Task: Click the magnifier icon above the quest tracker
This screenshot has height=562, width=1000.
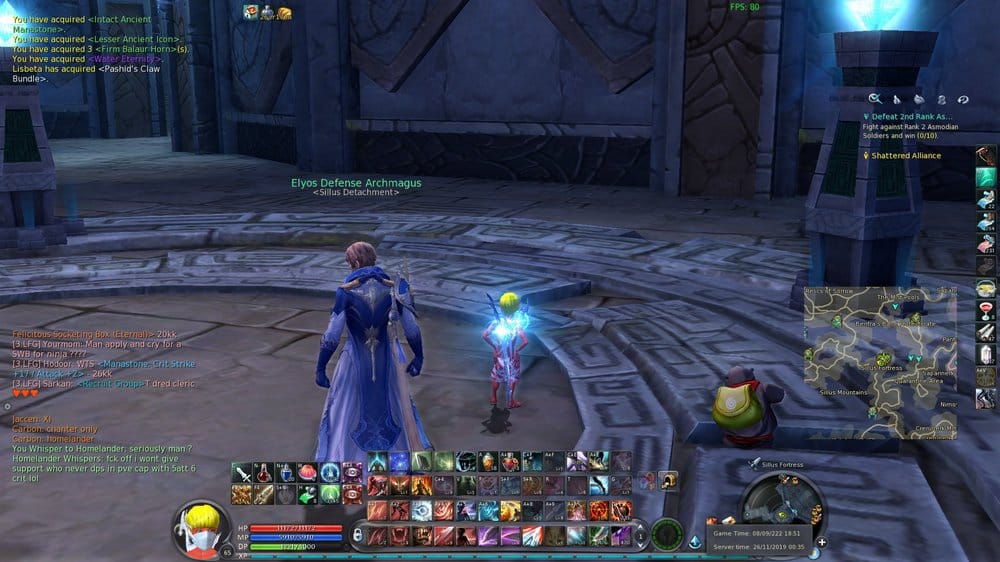Action: [874, 98]
